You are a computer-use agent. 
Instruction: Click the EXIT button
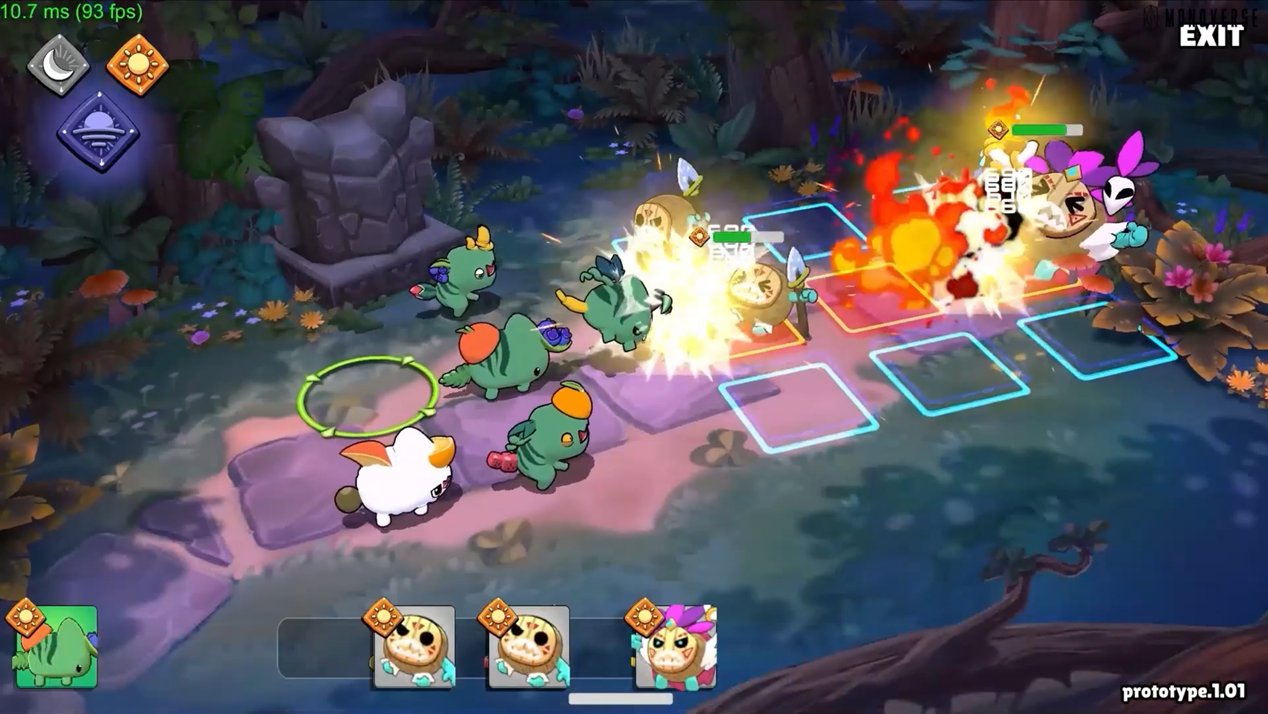tap(1210, 37)
